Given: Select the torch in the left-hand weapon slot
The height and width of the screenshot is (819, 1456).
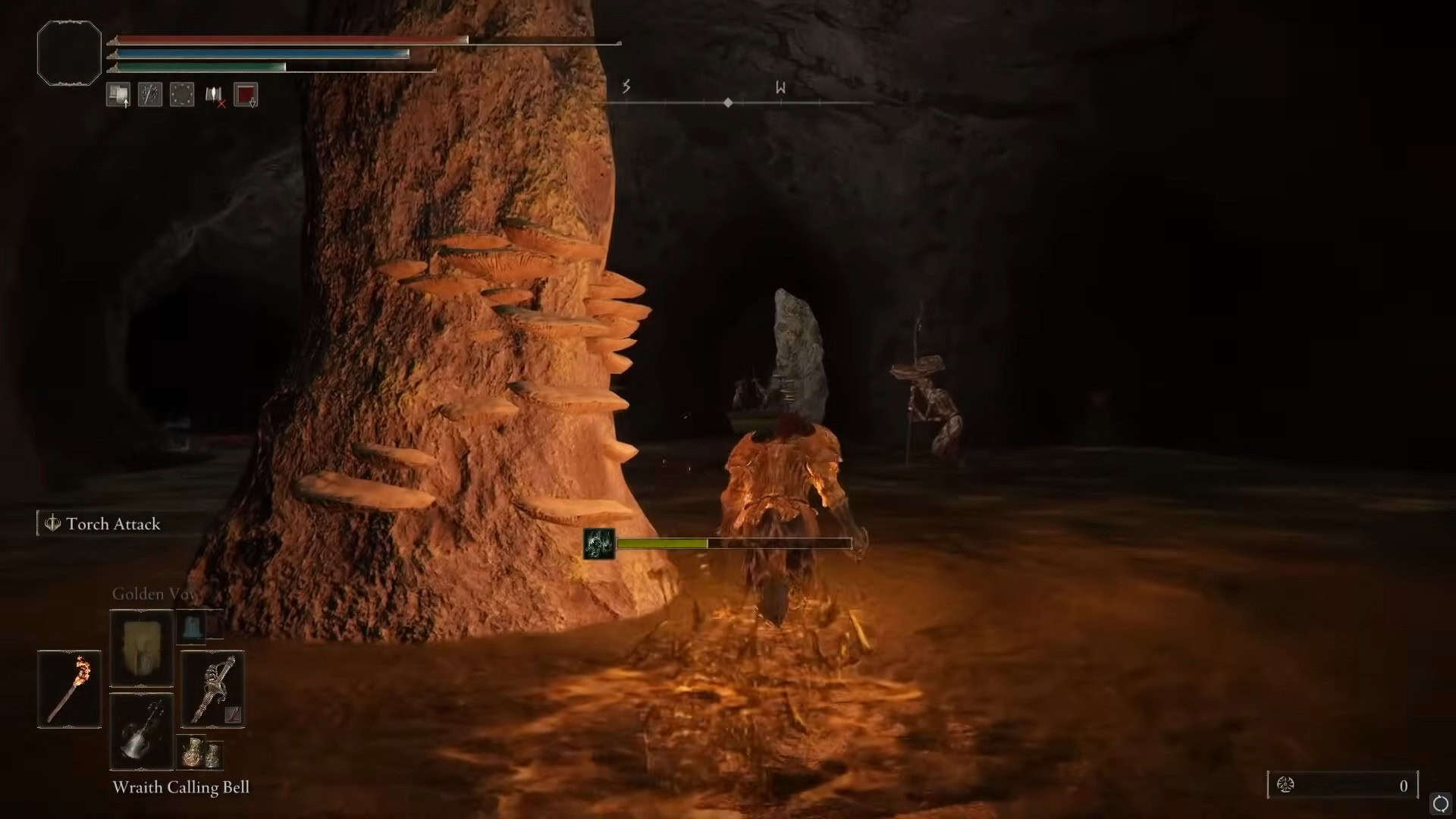Looking at the screenshot, I should pos(69,689).
